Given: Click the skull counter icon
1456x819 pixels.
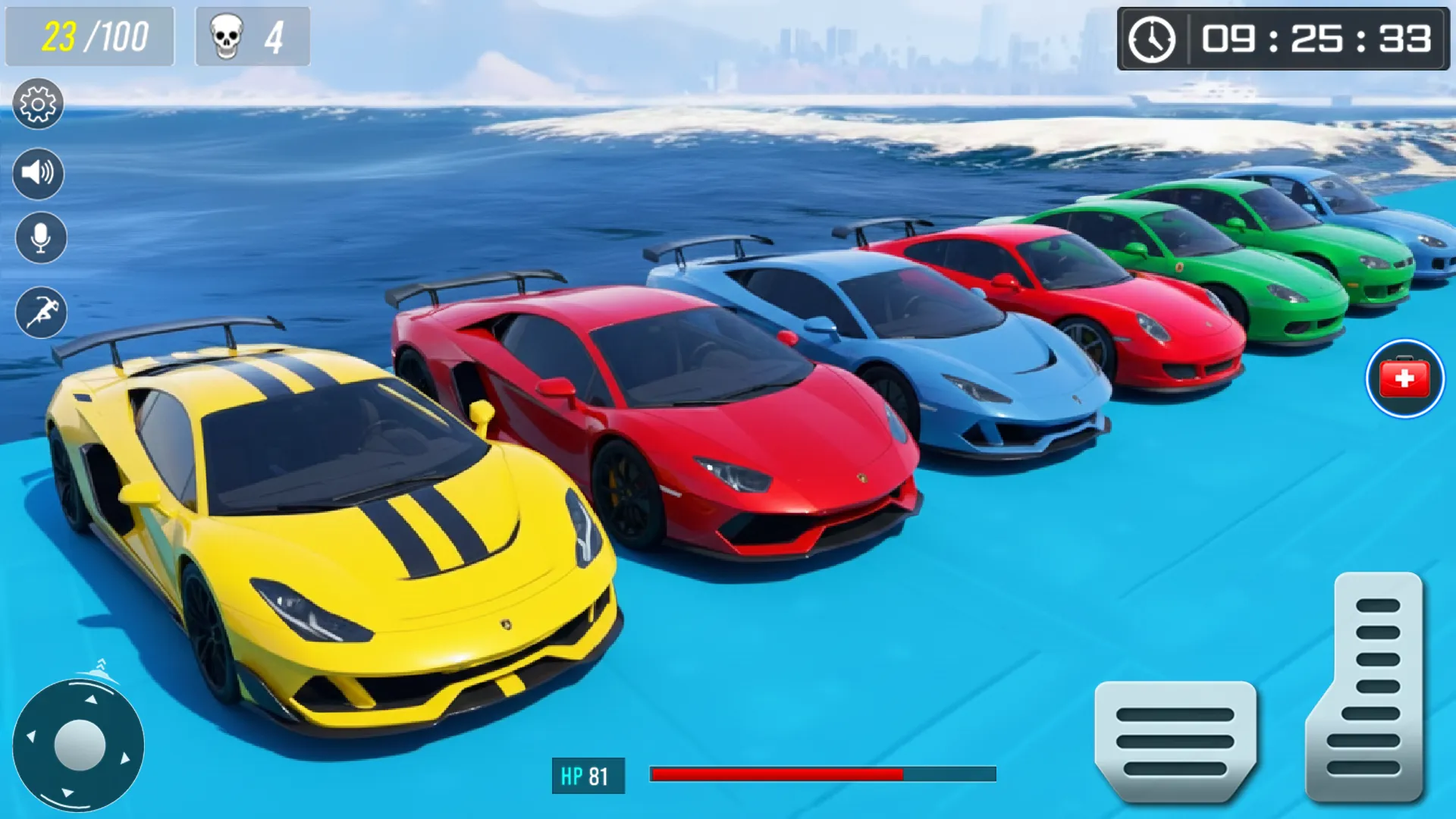Looking at the screenshot, I should tap(227, 36).
